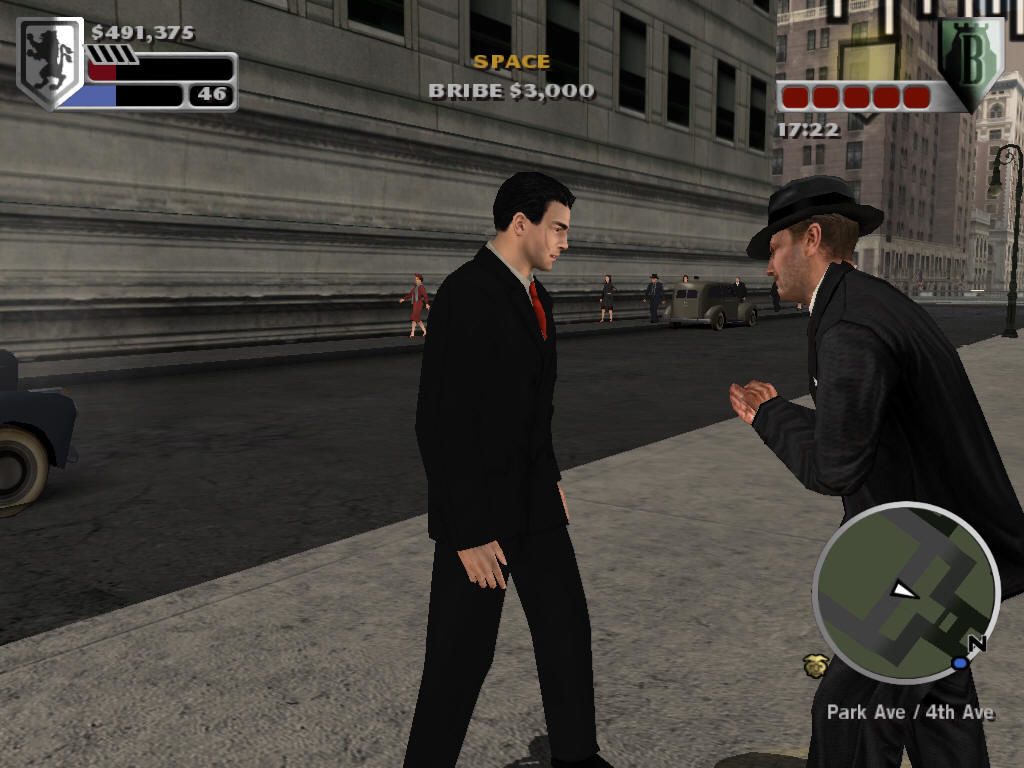
Task: Click the green B rival family emblem
Action: 969,62
